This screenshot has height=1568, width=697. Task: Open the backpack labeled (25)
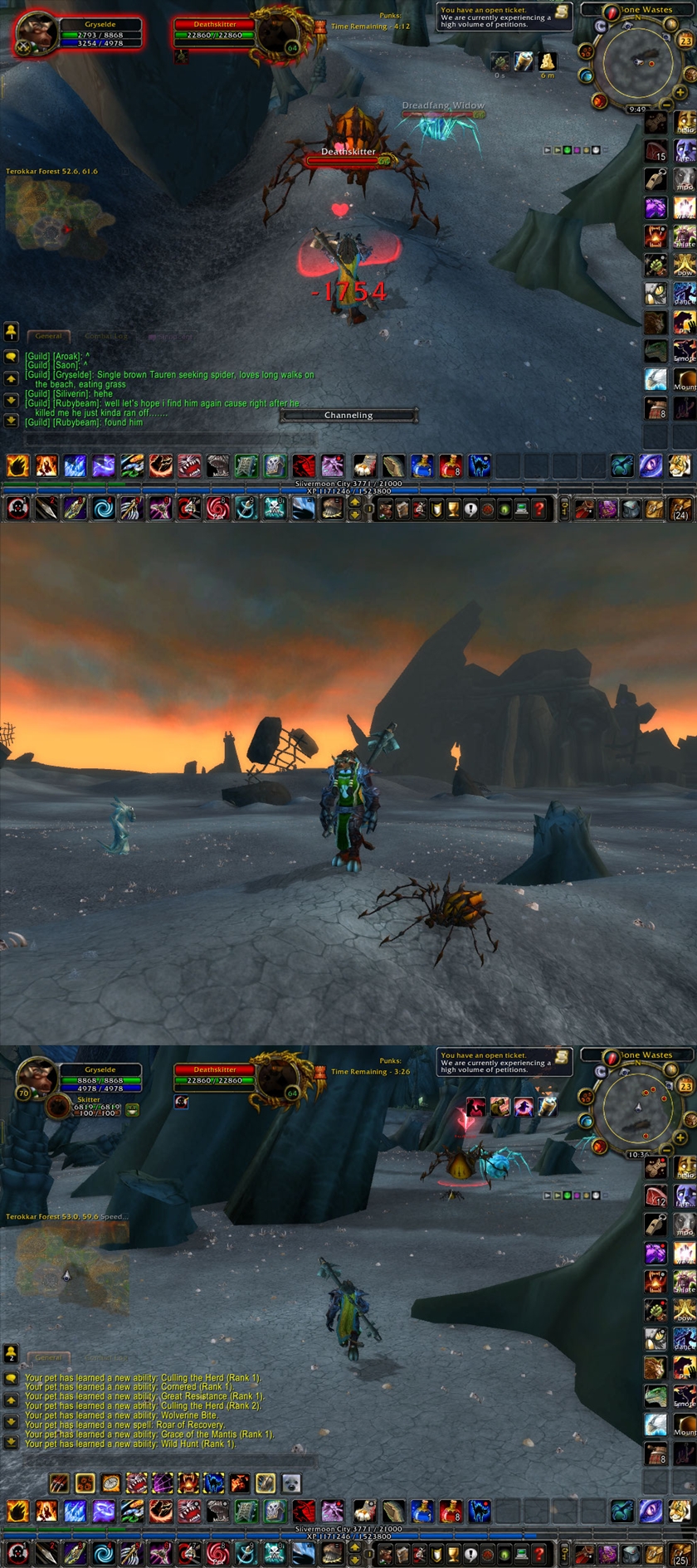coord(680,1551)
